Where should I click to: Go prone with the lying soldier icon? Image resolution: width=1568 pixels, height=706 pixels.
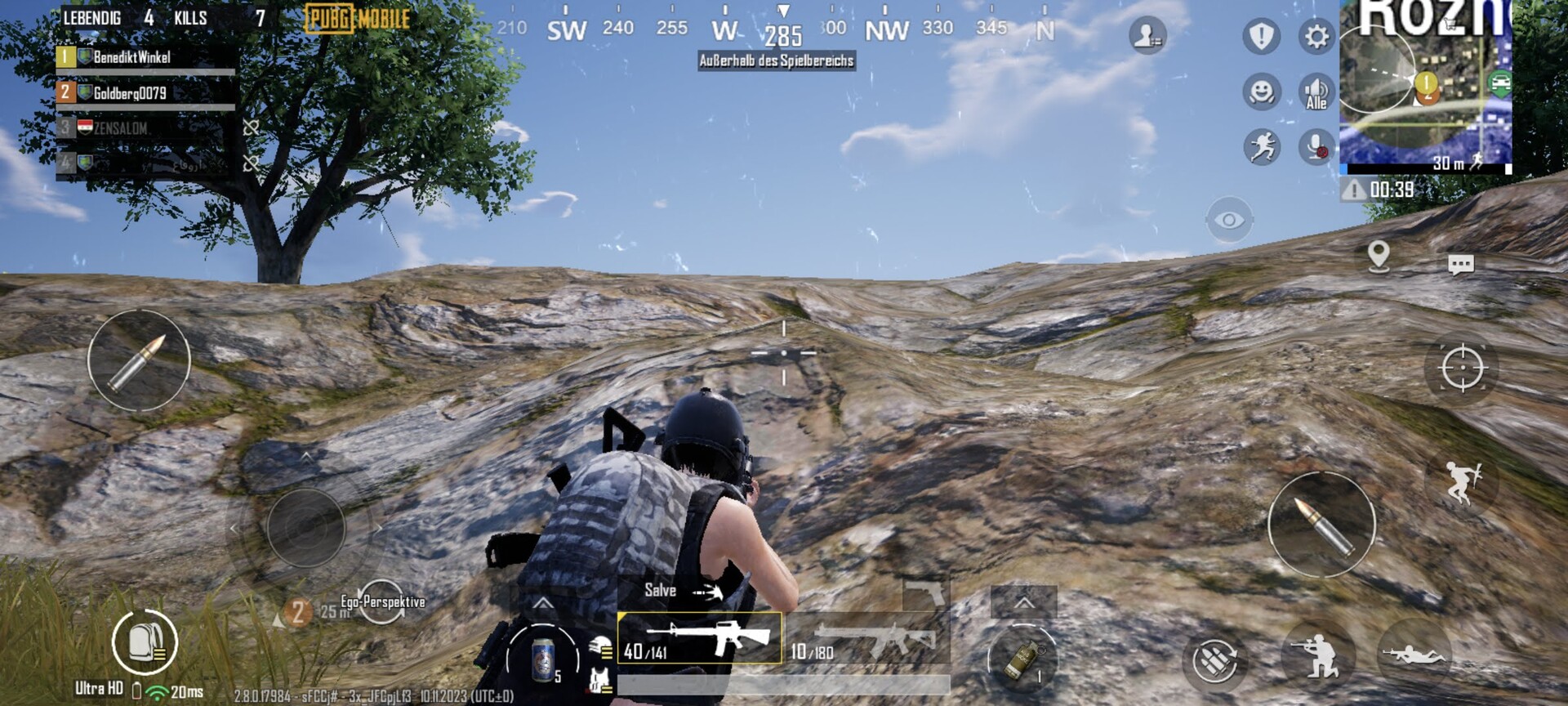point(1413,655)
